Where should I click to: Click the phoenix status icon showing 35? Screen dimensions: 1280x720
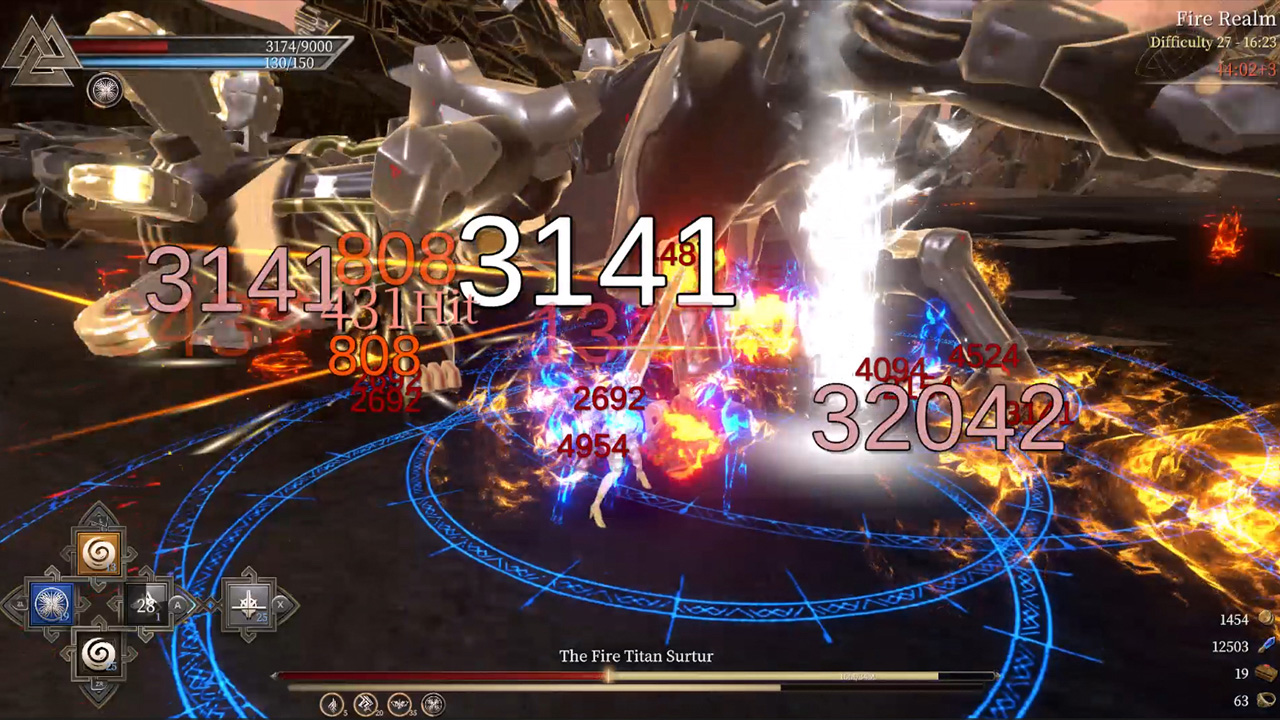[x=398, y=703]
